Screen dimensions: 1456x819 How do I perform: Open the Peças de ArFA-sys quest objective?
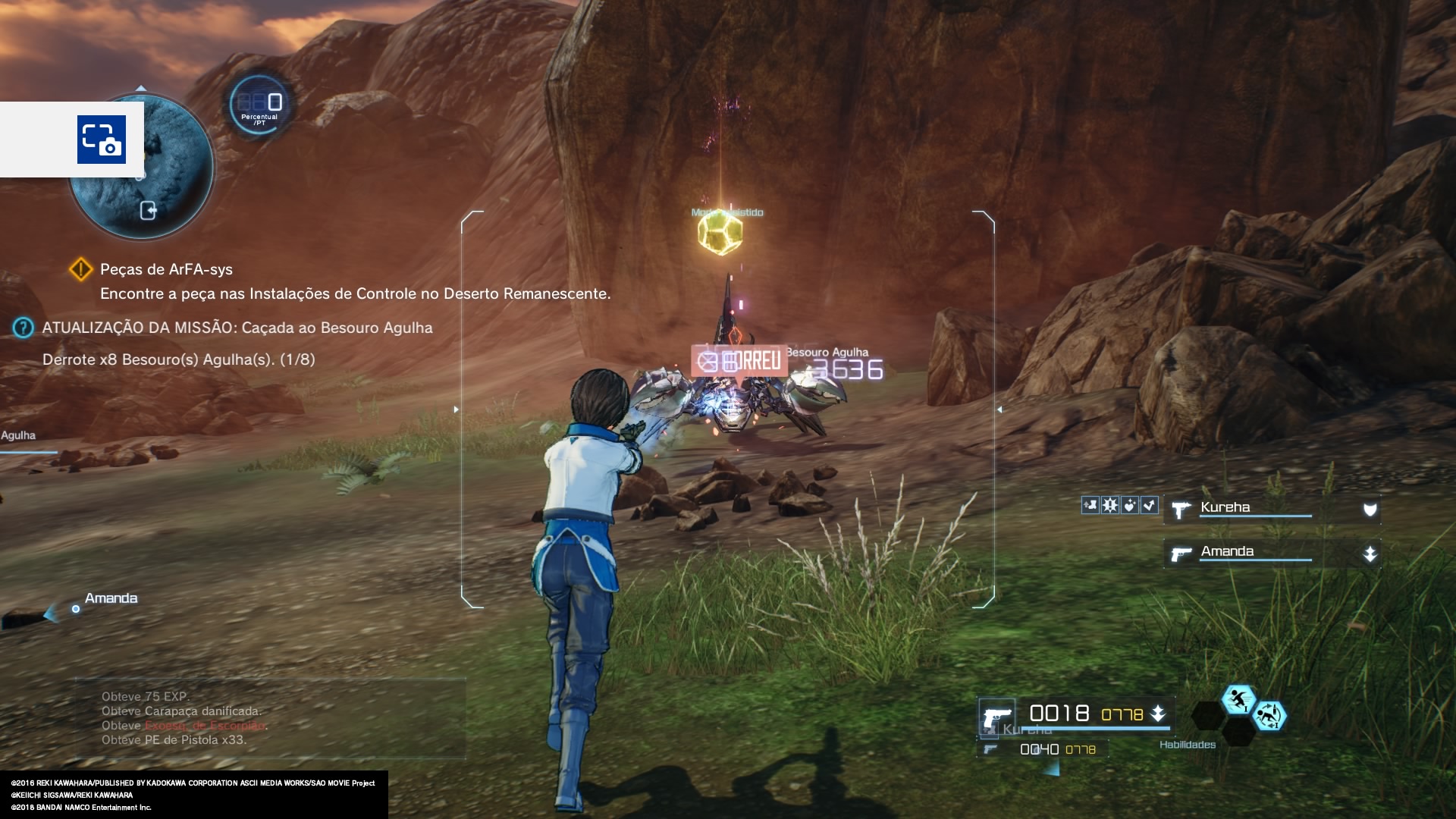coord(166,270)
